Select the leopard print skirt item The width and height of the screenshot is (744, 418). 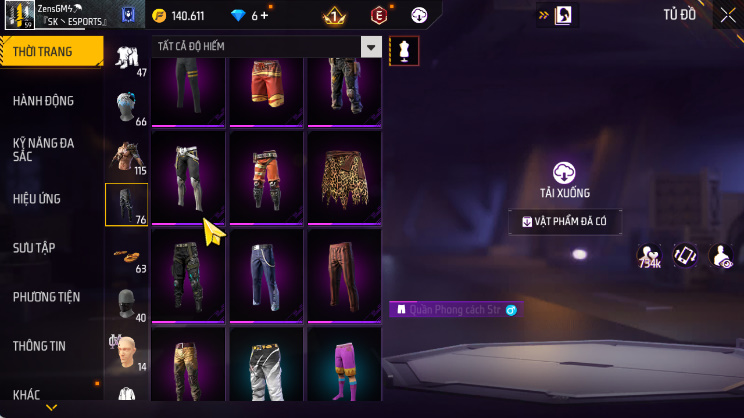pos(343,180)
